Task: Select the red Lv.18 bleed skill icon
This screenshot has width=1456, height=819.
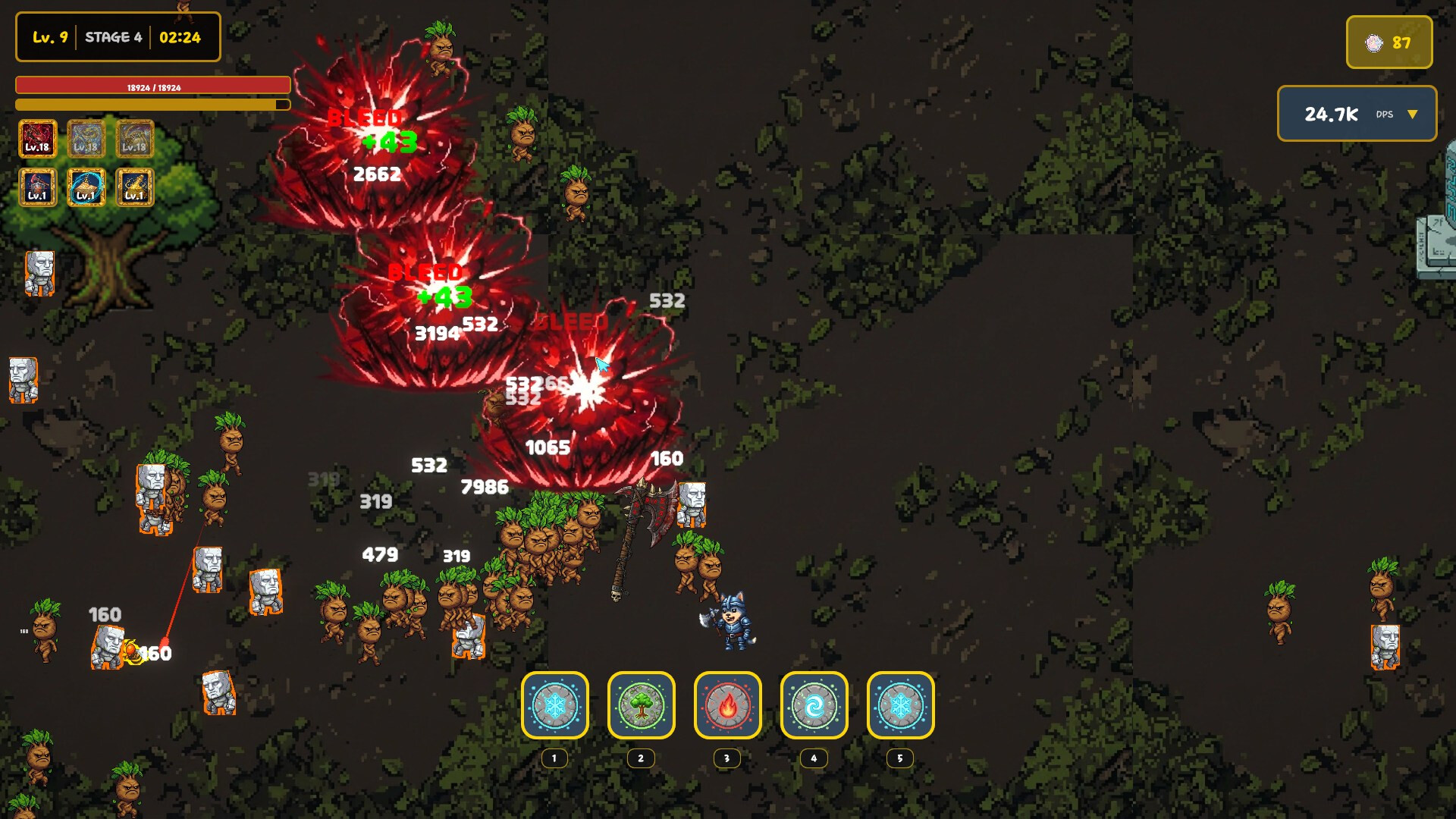Action: [36, 138]
